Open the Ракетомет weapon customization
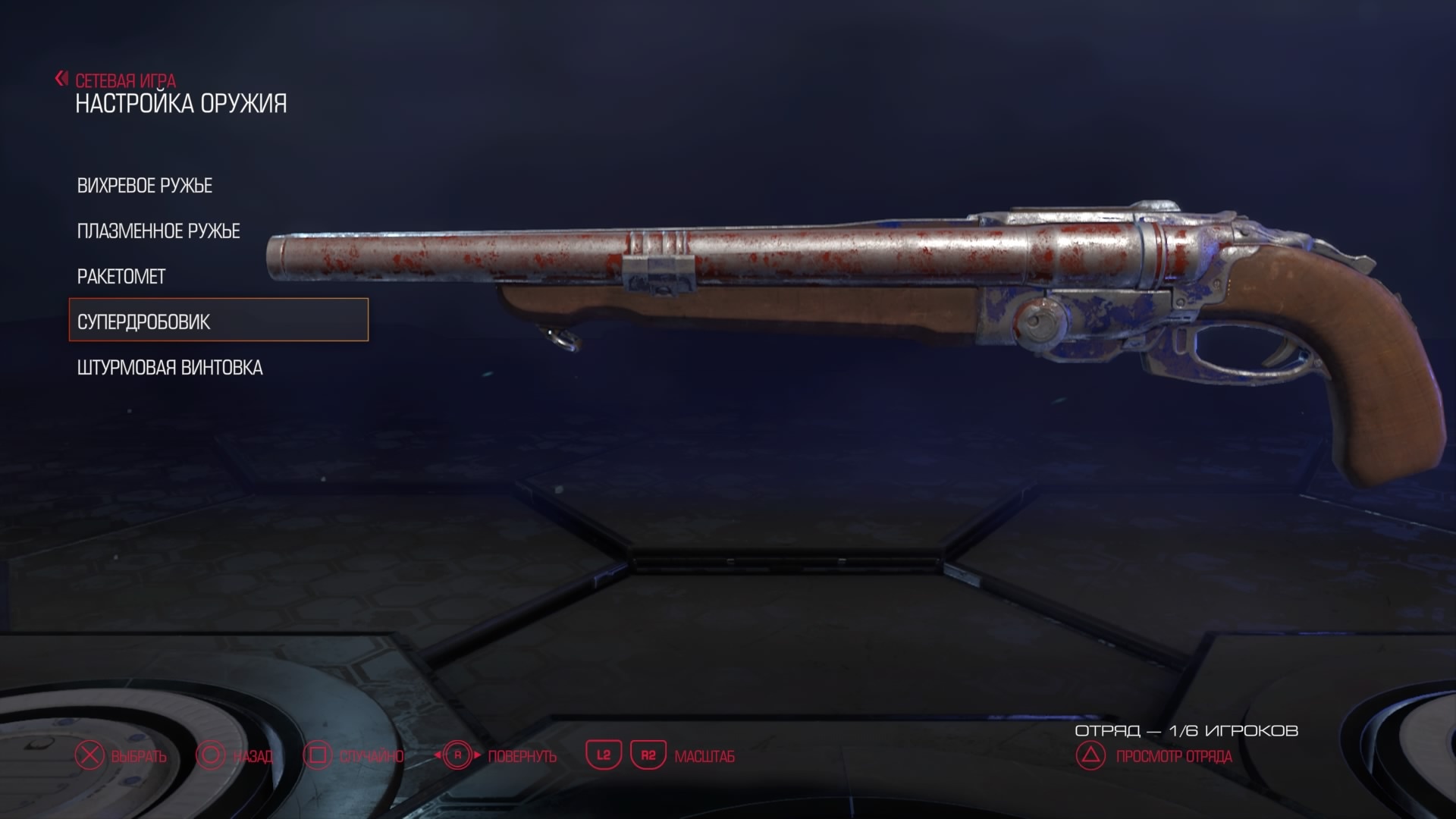 click(x=121, y=277)
